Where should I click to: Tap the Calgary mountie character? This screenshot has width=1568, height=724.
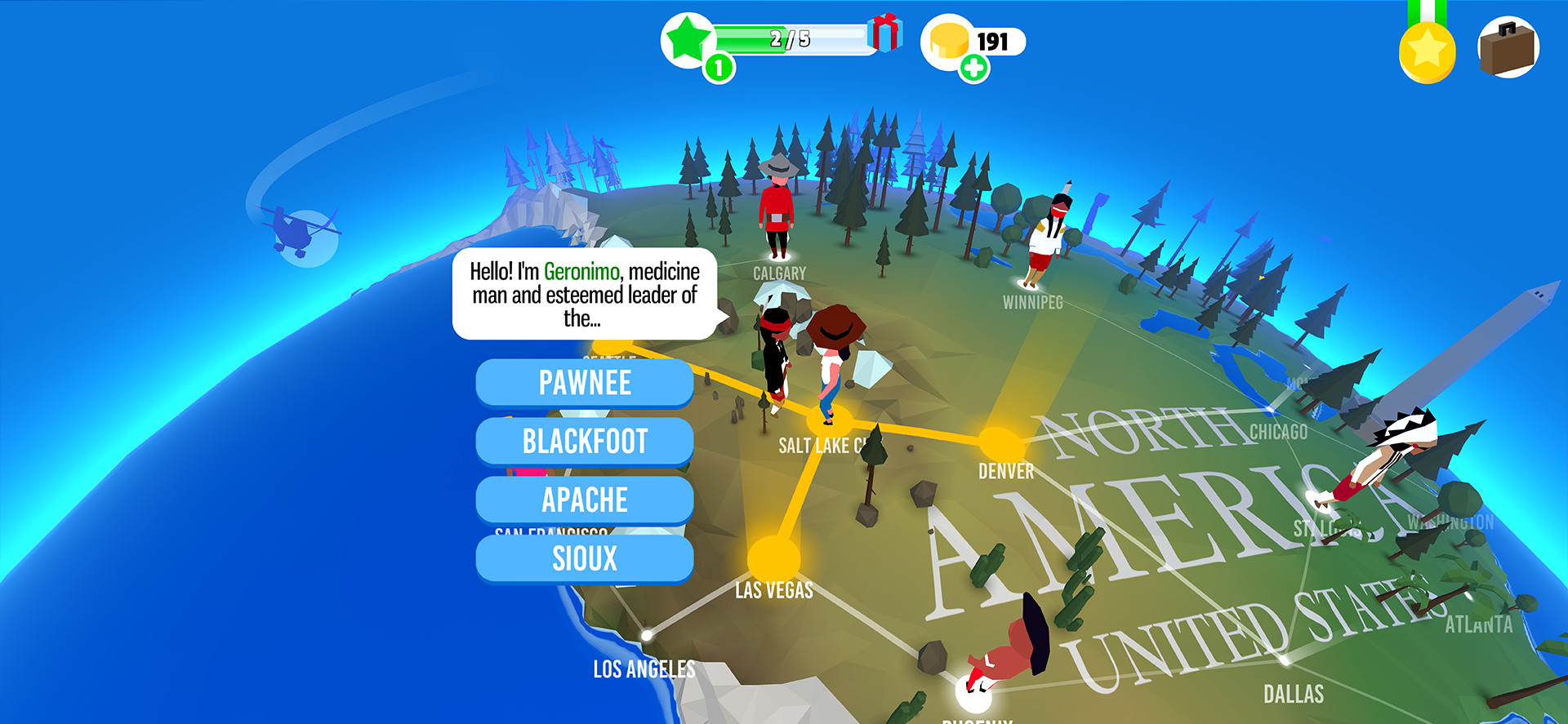pos(777,204)
